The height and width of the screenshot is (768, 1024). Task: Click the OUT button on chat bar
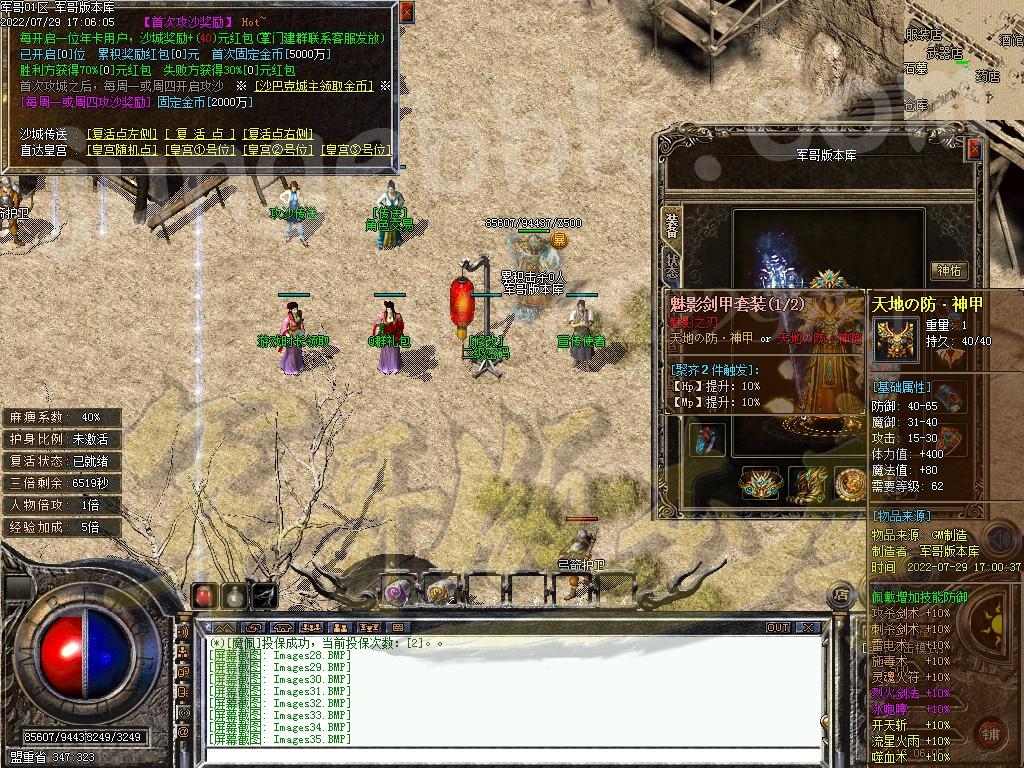778,628
